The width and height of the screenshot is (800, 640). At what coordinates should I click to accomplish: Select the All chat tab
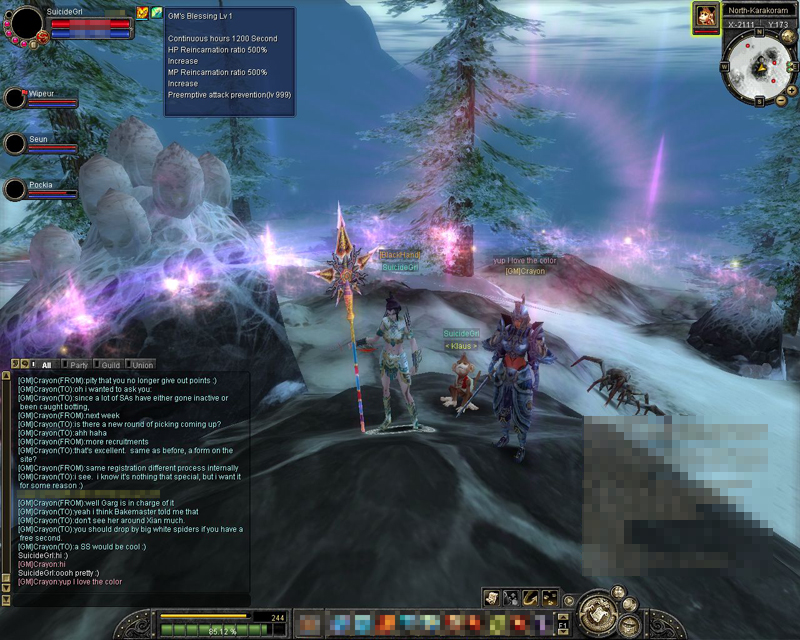coord(46,365)
